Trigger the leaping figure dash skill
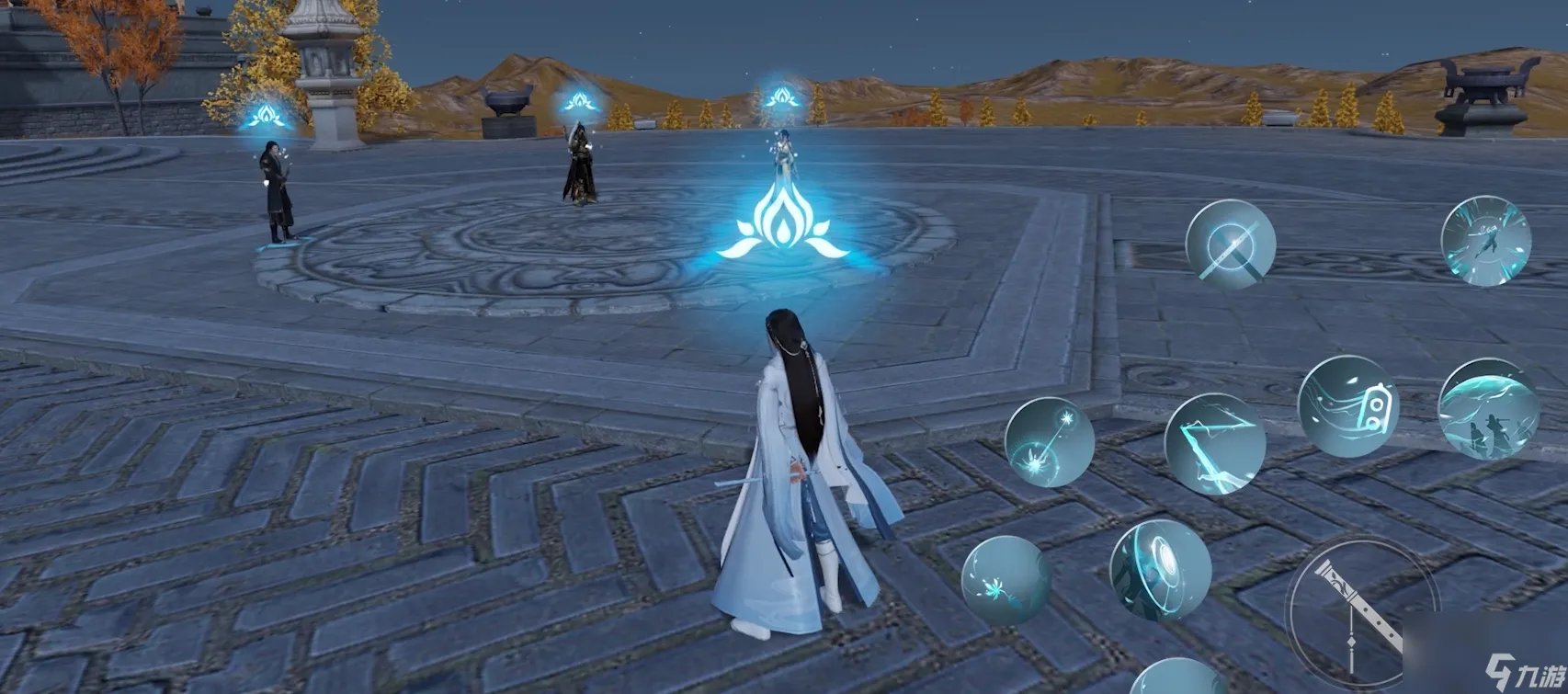The width and height of the screenshot is (1568, 694). (1485, 240)
